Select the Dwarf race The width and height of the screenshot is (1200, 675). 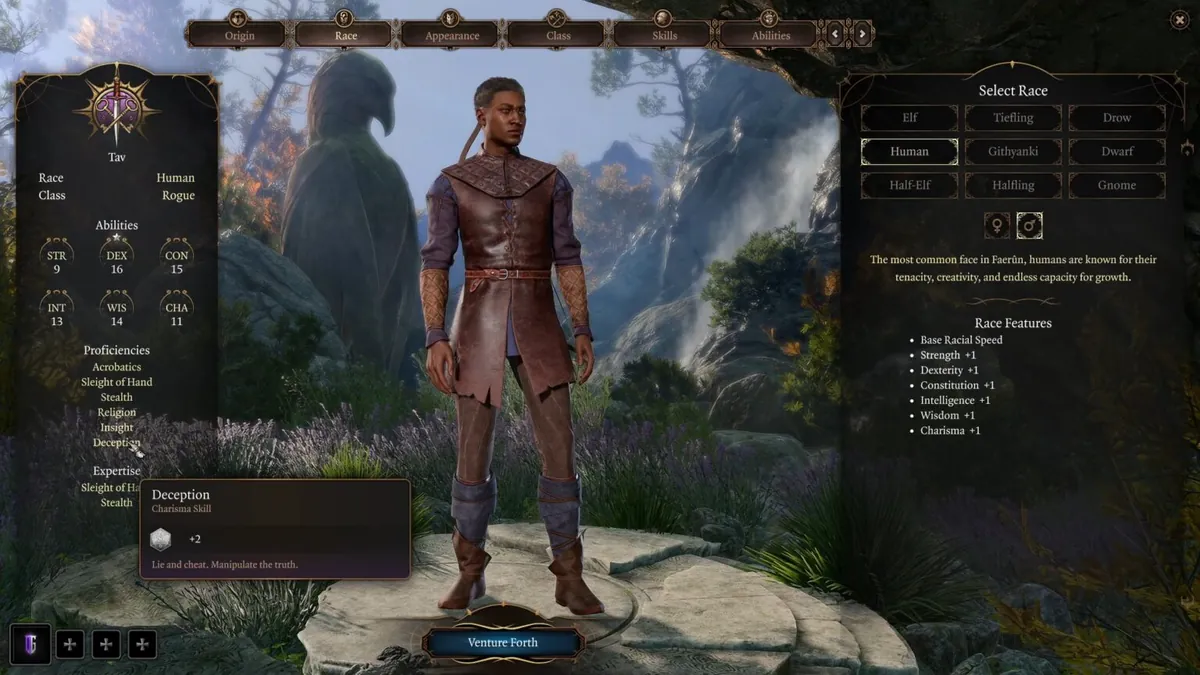click(x=1117, y=152)
